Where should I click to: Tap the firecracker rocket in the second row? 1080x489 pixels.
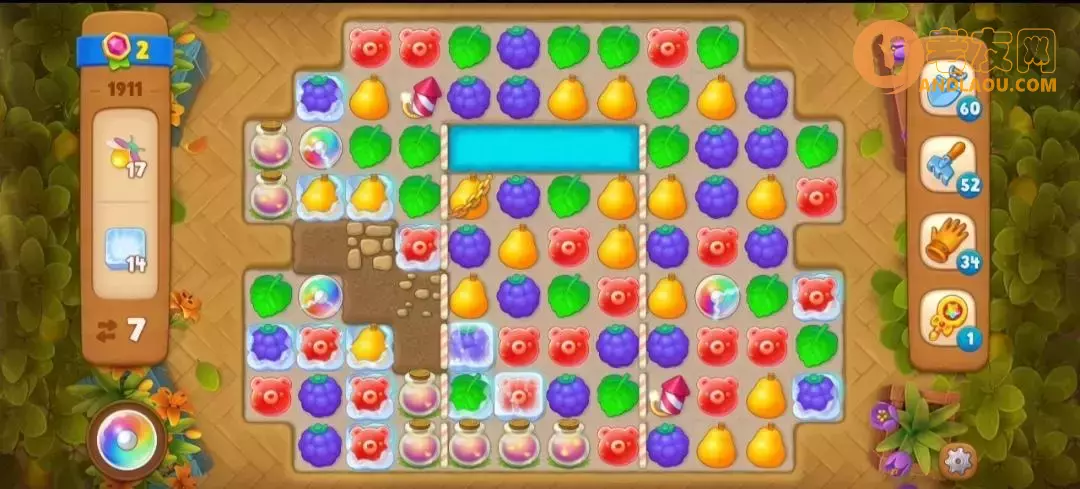tap(420, 97)
